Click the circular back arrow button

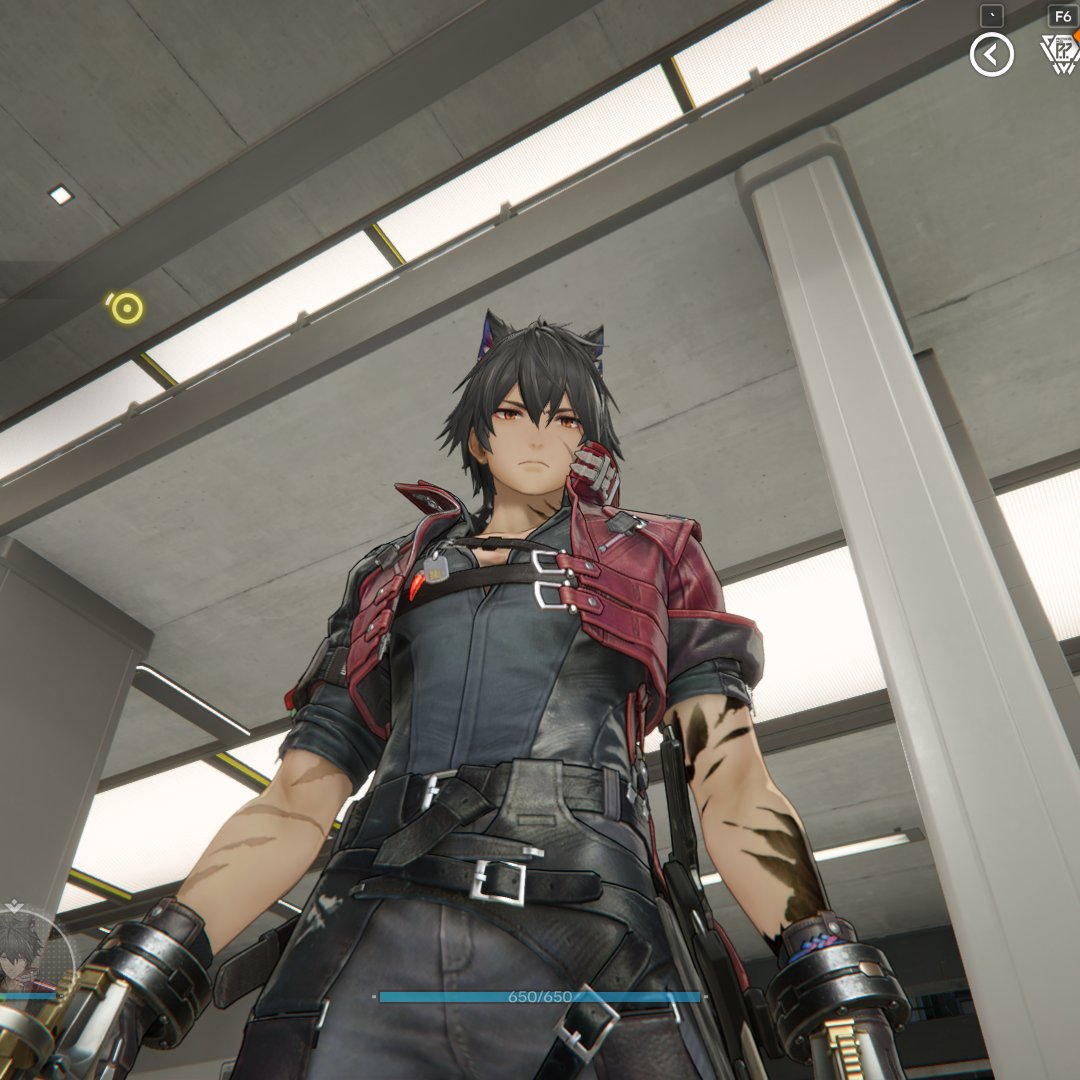point(991,55)
